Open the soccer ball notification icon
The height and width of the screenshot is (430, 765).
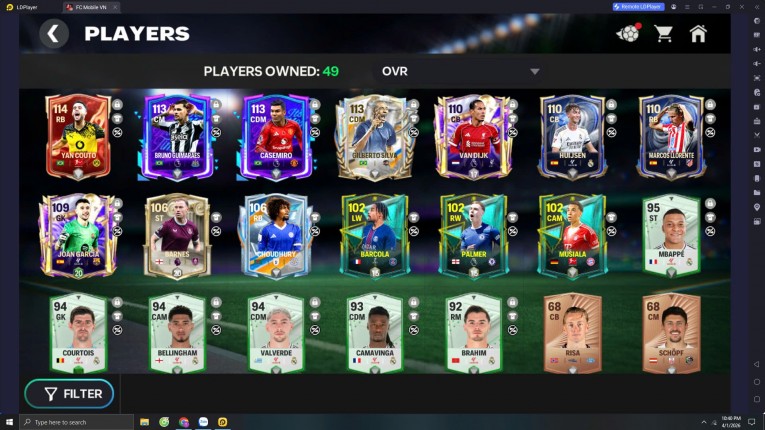[628, 34]
